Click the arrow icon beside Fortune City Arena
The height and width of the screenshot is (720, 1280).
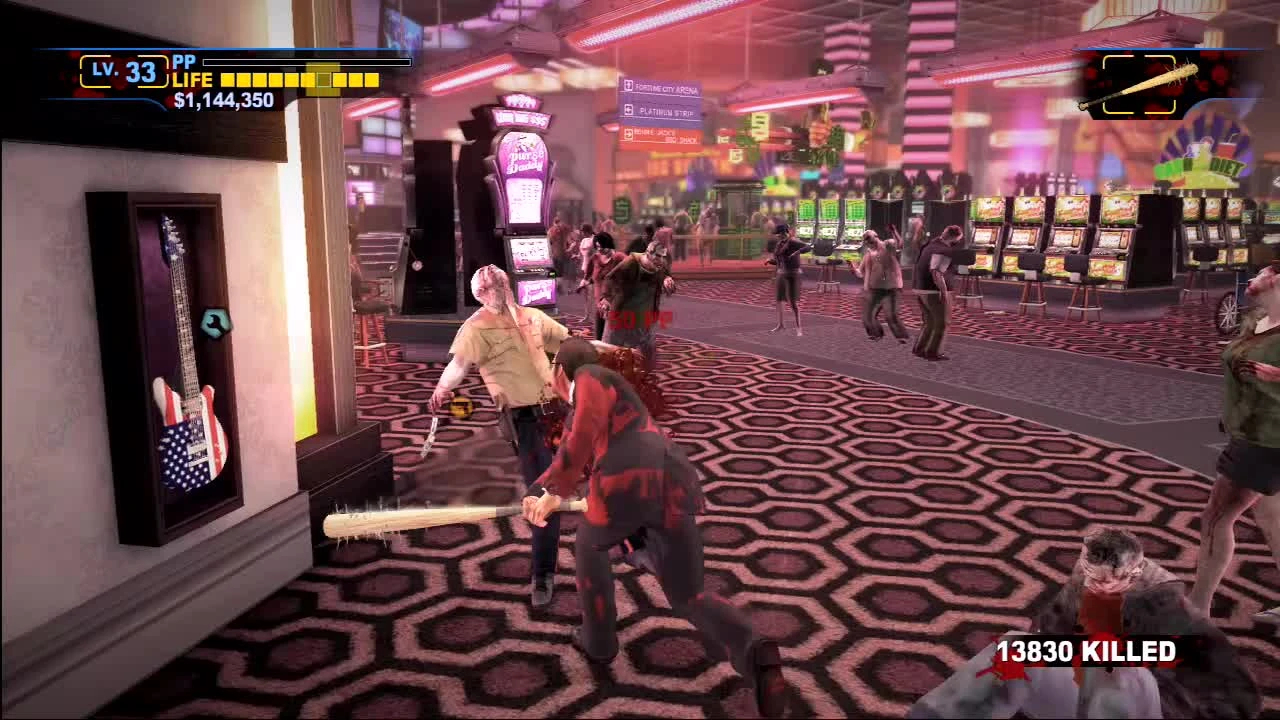629,86
